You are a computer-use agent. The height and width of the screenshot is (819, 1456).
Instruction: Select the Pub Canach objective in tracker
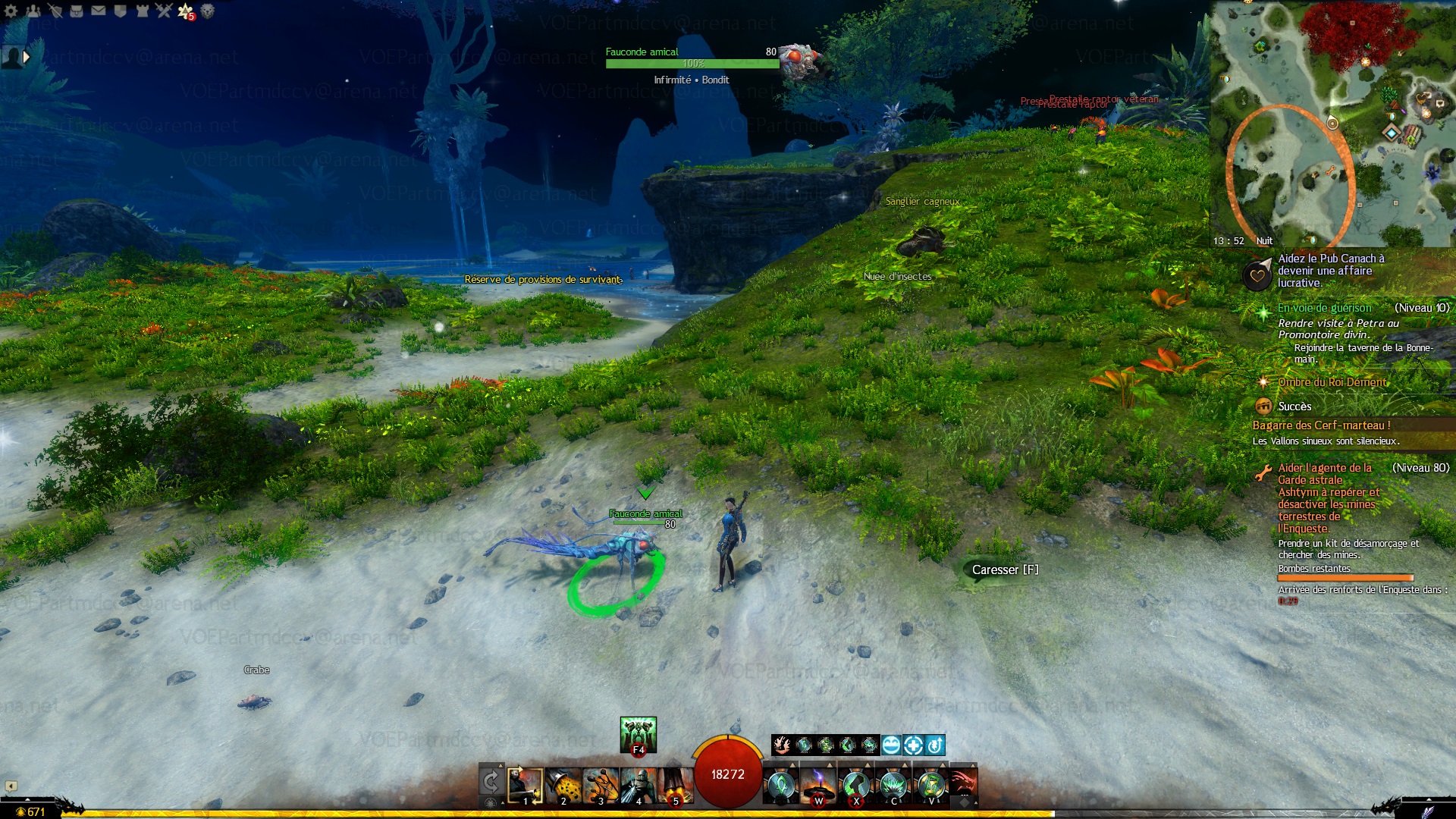(1331, 271)
